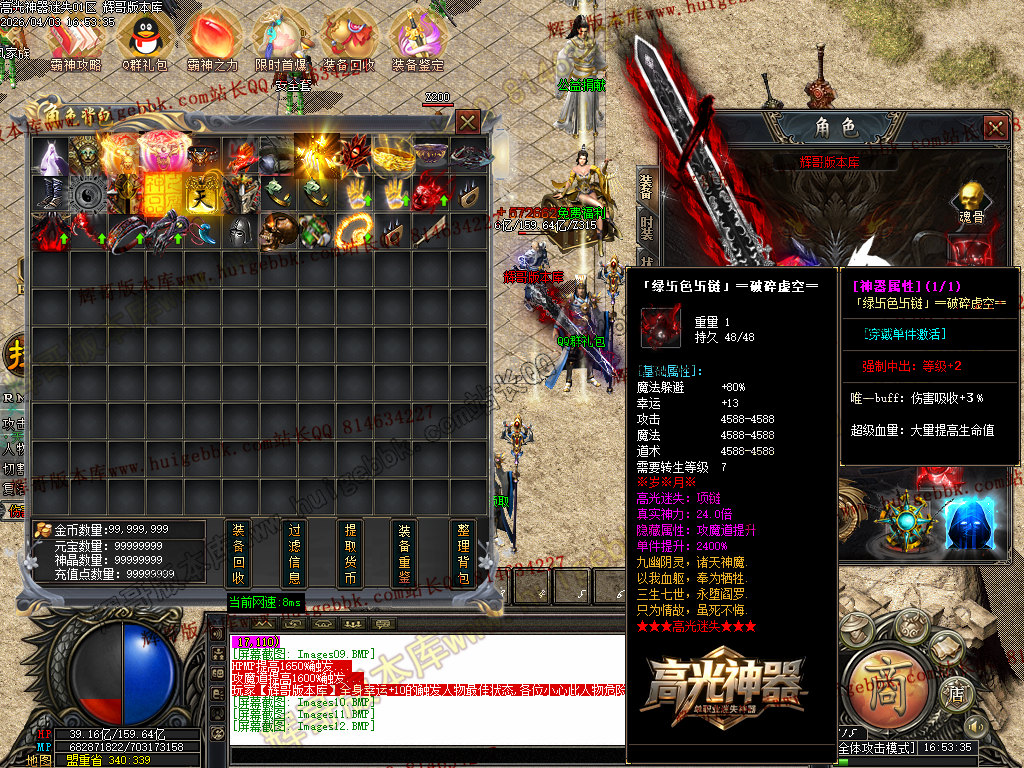Click the 装备重鉴 re-appraise button

[405, 554]
